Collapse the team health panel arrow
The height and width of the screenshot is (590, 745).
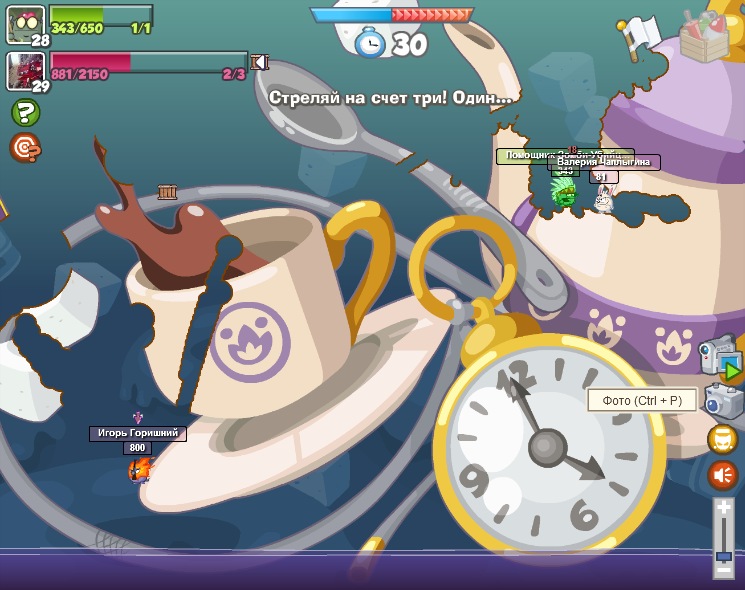(x=260, y=62)
